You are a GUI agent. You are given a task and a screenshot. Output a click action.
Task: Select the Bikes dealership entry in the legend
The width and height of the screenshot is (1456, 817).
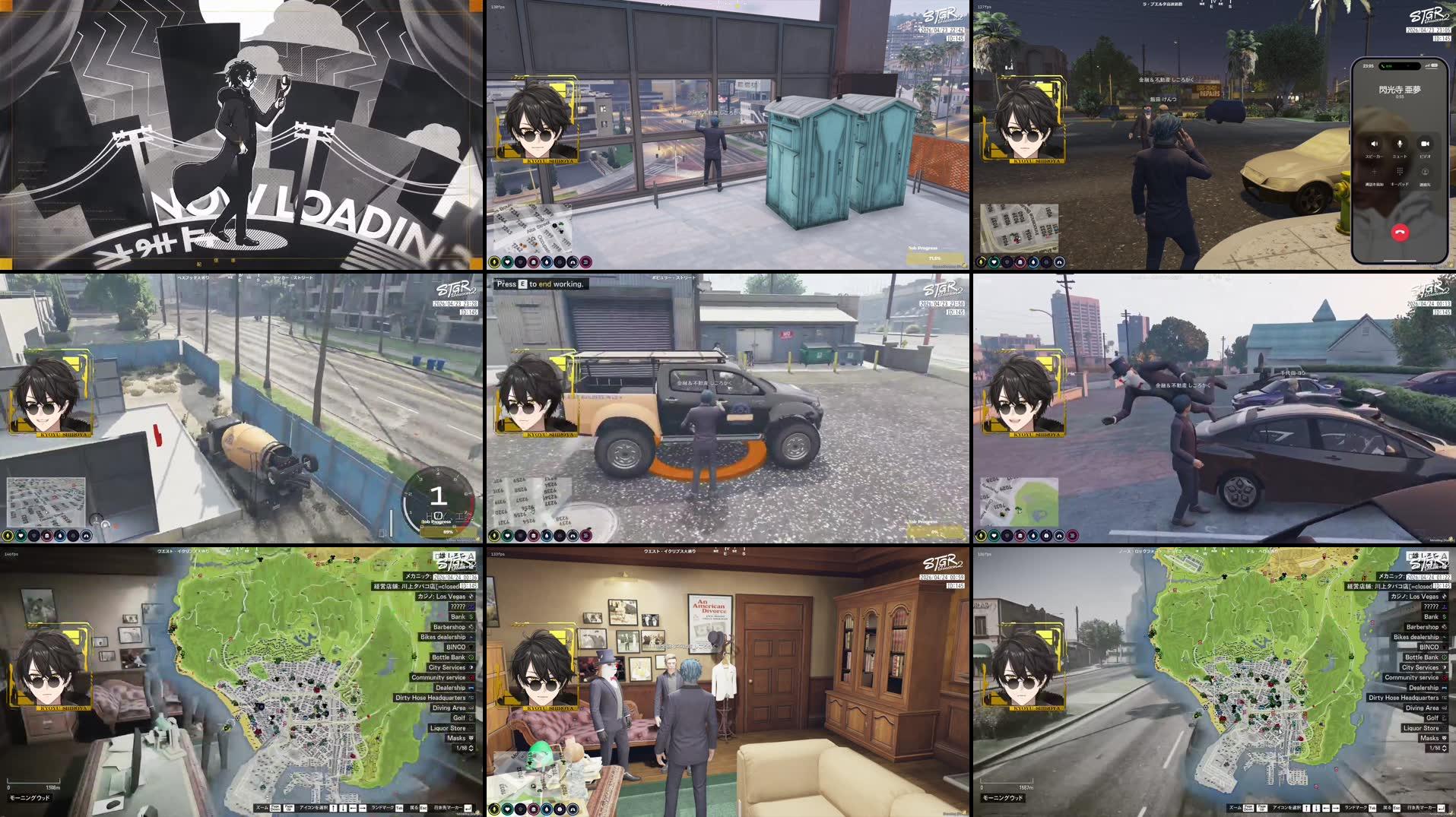[x=1416, y=638]
